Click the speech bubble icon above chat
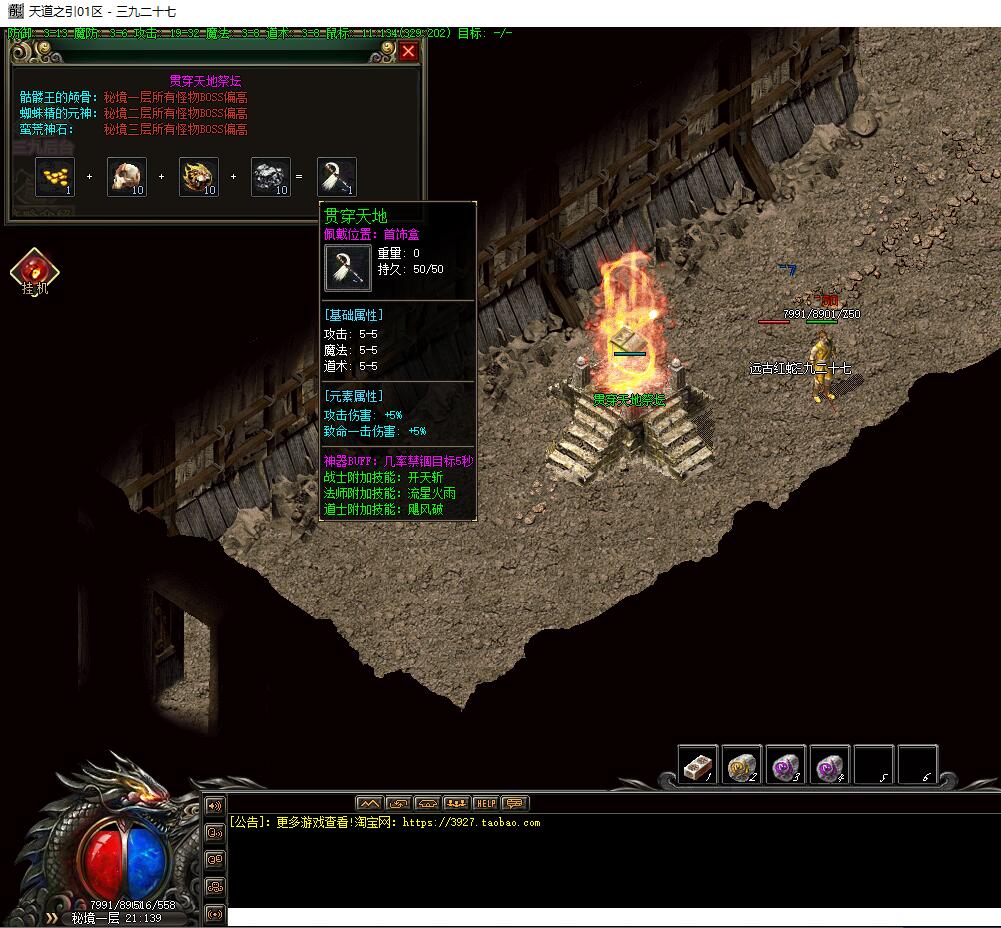 (x=515, y=803)
